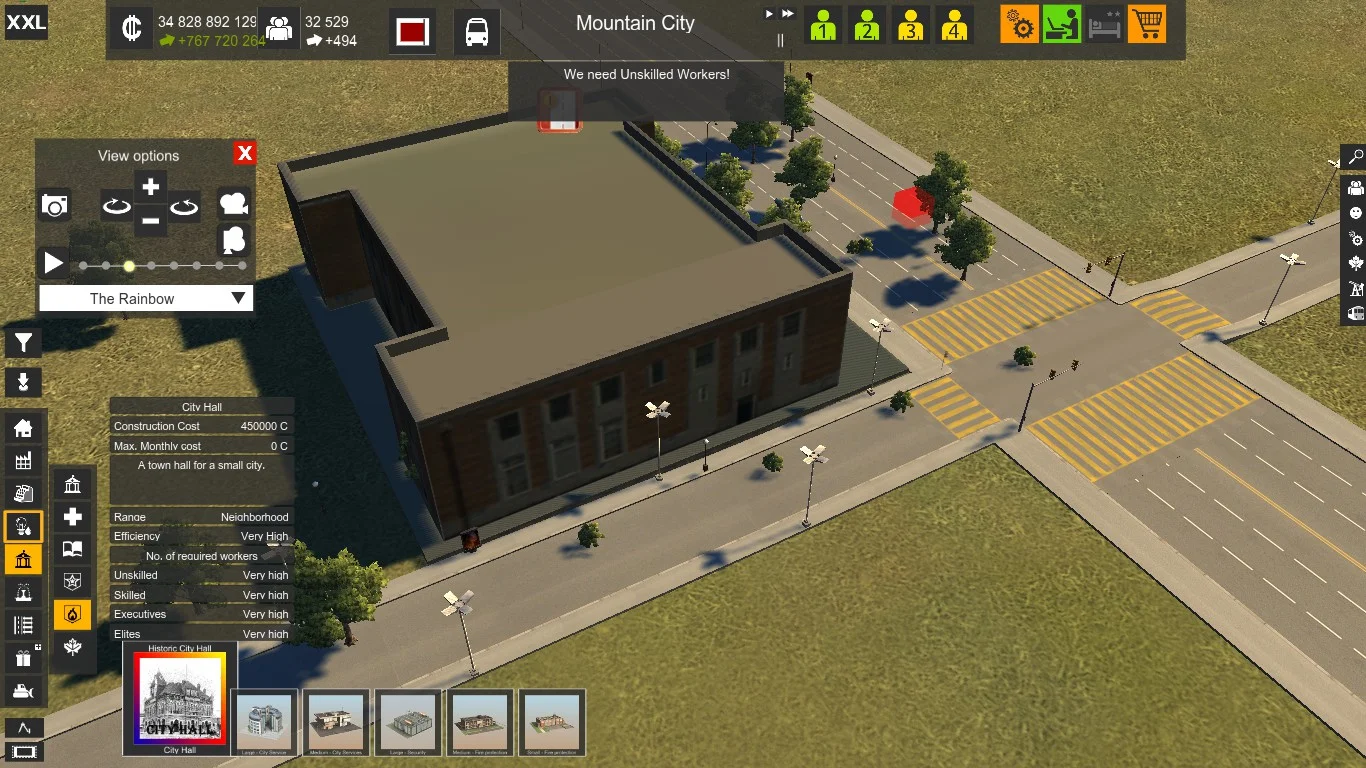Take a screenshot with the camera icon
Screen dimensions: 1366x768
[x=55, y=206]
